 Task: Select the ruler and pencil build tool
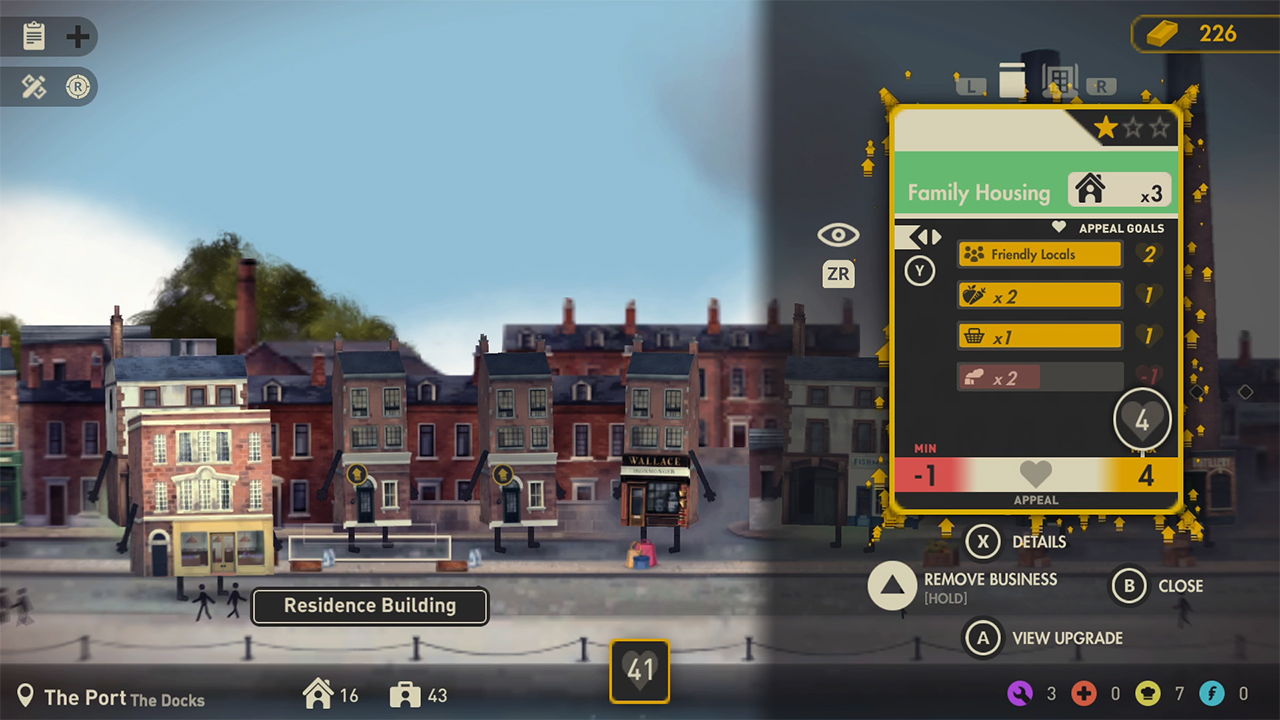tap(34, 87)
